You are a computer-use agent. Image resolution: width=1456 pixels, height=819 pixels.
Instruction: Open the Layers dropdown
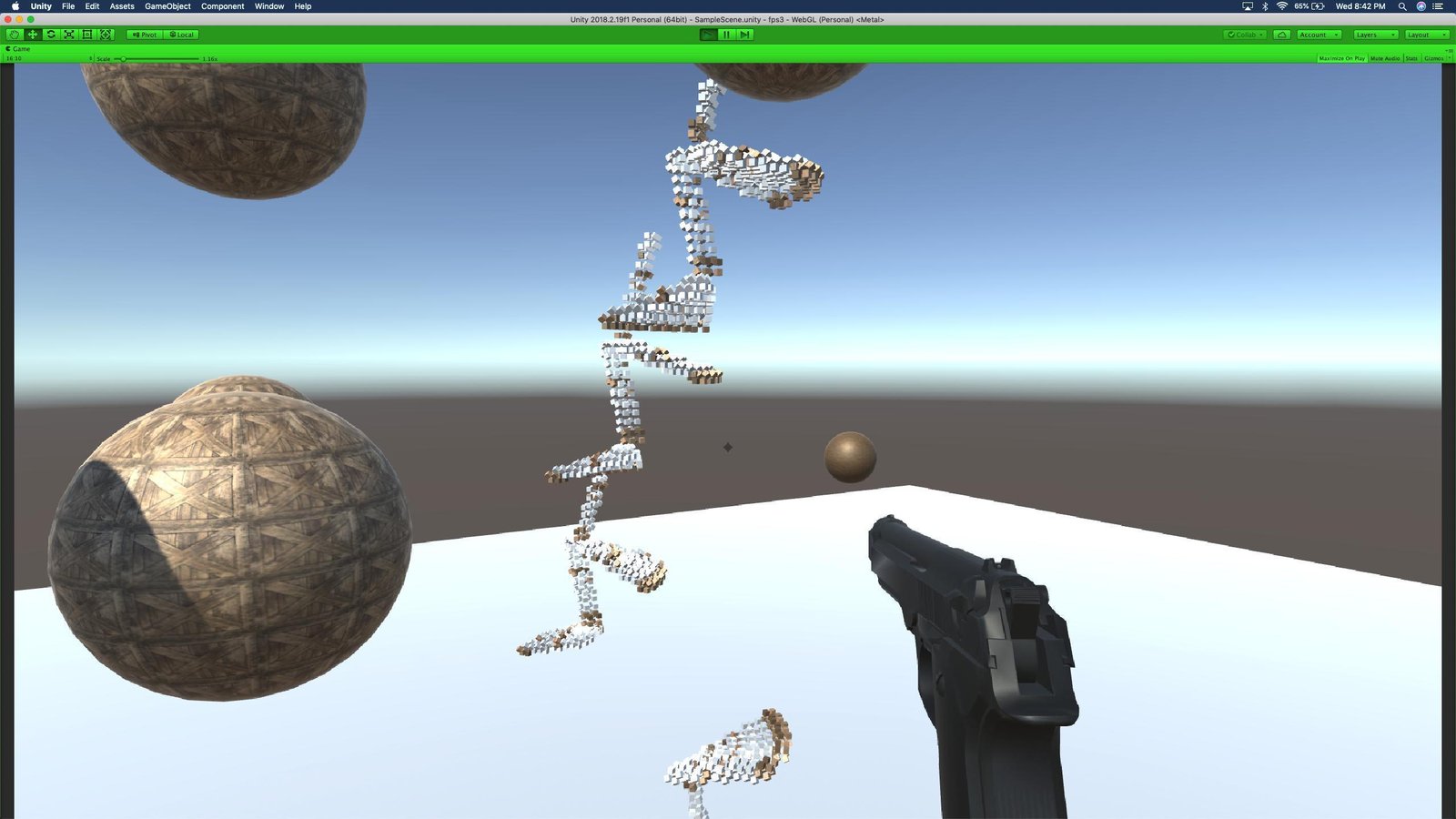pyautogui.click(x=1373, y=34)
